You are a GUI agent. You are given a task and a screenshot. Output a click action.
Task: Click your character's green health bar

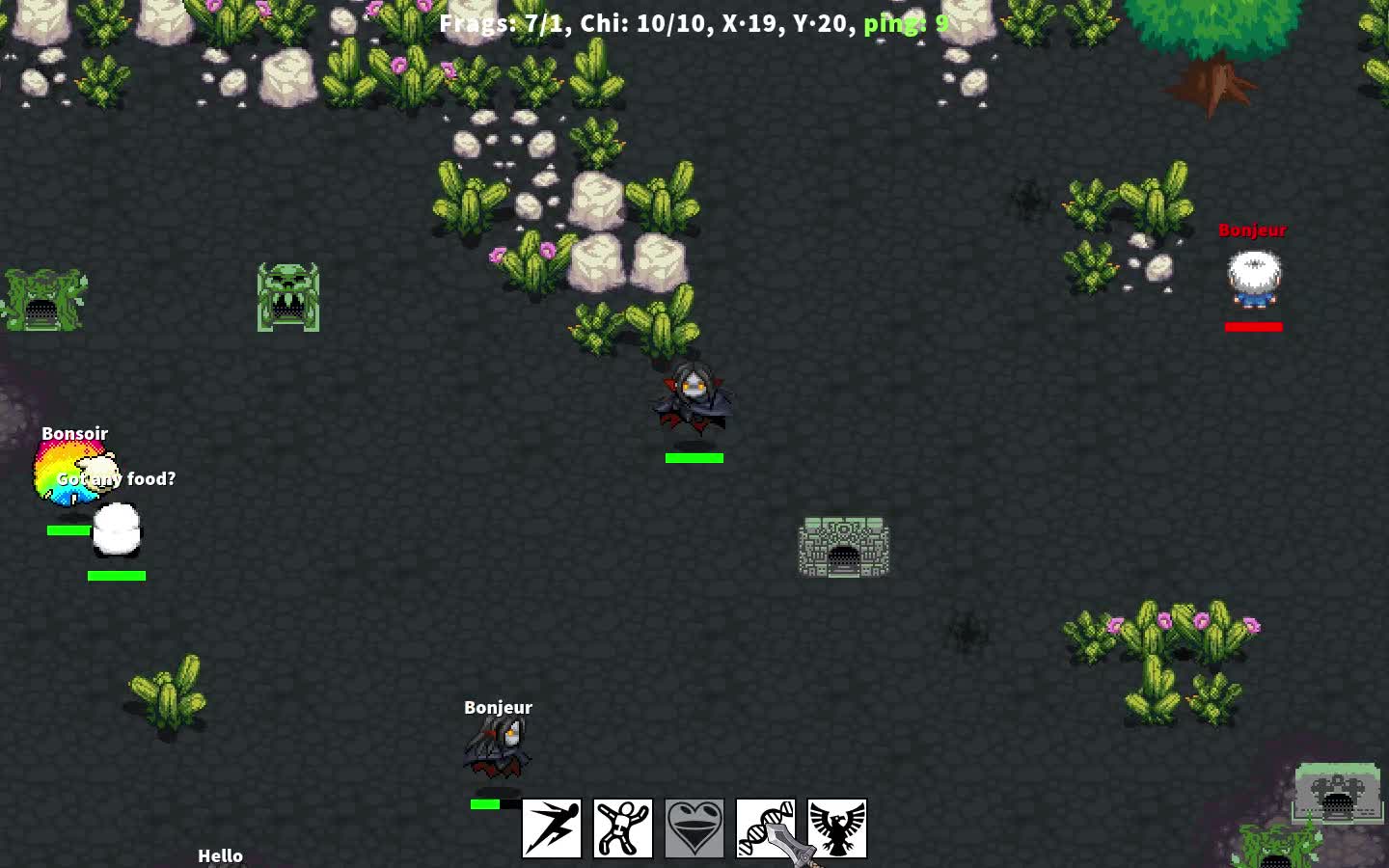694,457
